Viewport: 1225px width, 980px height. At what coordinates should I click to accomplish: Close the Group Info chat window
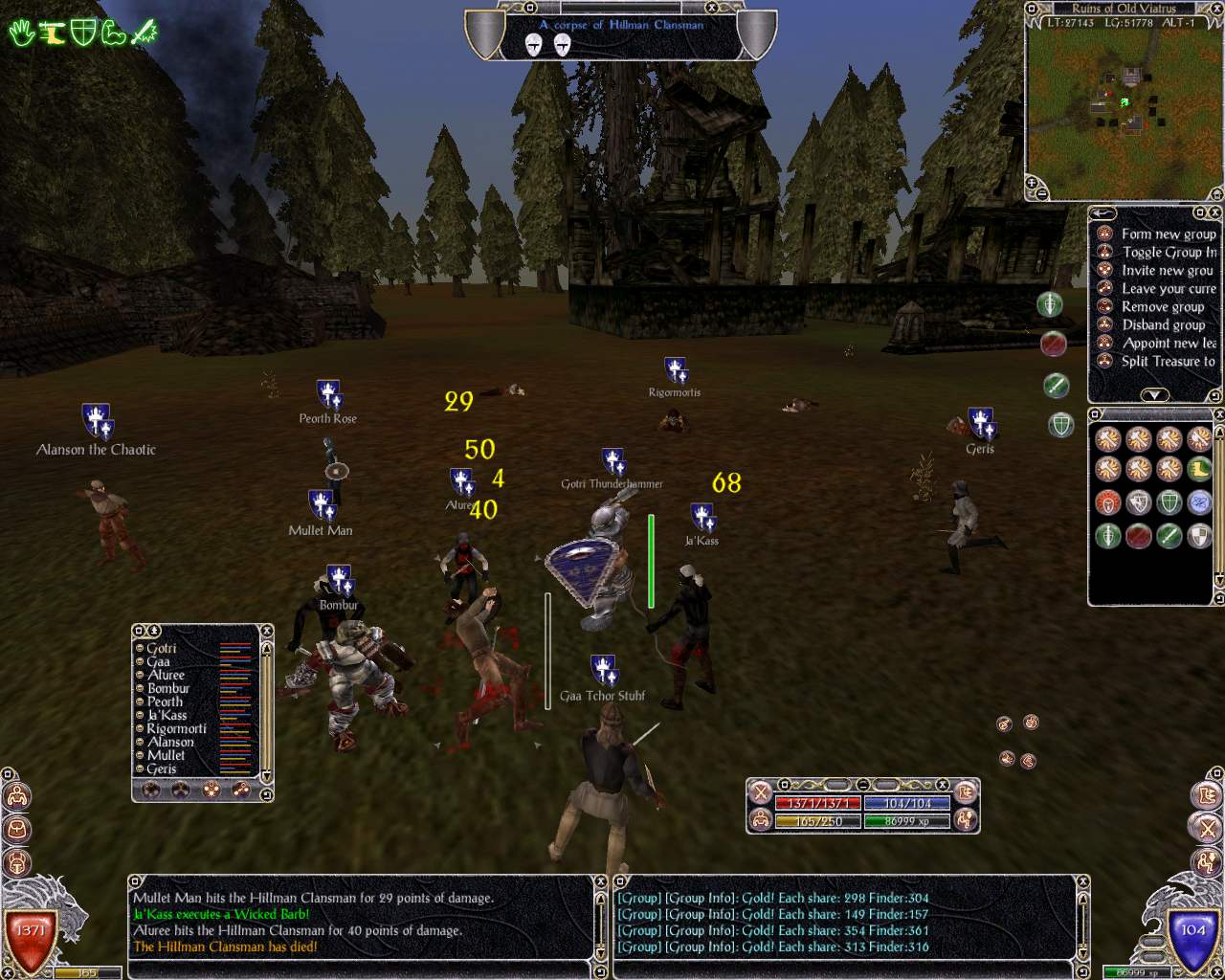[x=1084, y=880]
